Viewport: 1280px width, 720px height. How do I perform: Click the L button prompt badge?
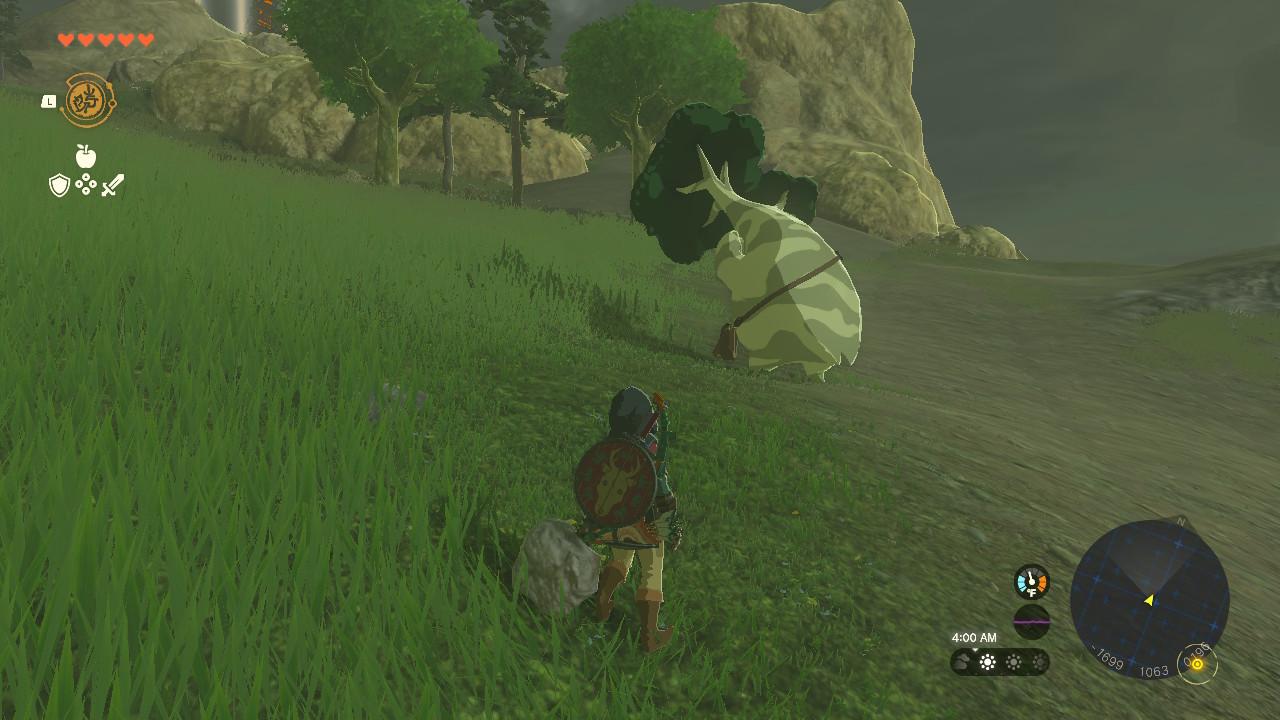pyautogui.click(x=48, y=101)
